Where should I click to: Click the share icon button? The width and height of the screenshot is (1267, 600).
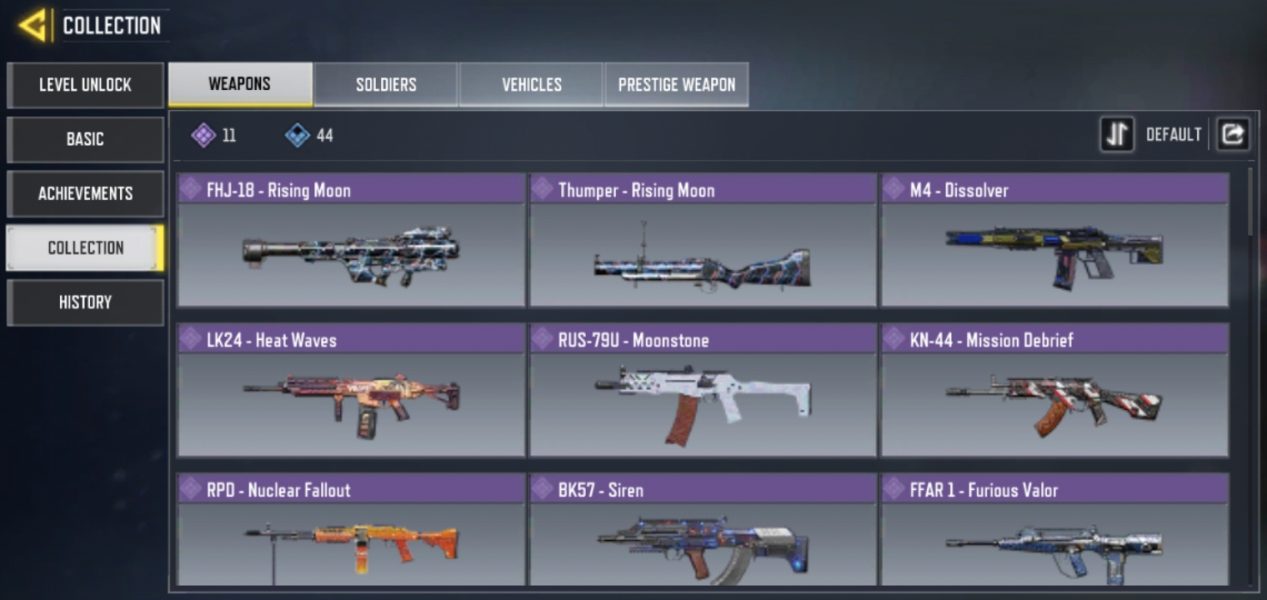pos(1232,134)
